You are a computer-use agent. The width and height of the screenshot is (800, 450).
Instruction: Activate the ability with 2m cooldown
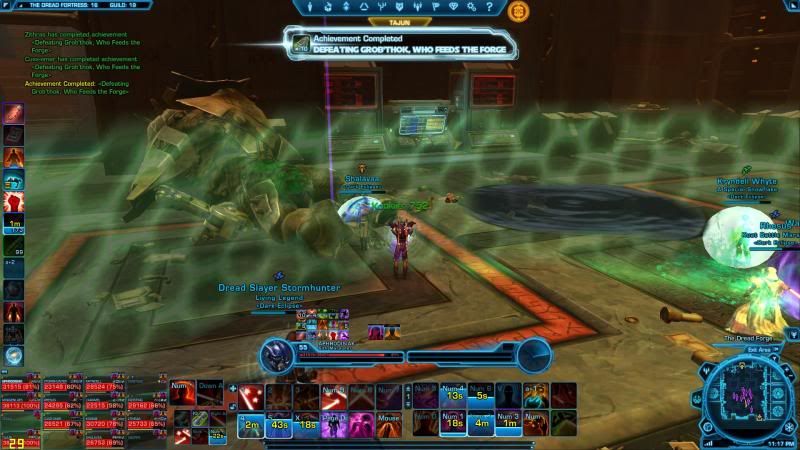(x=251, y=423)
